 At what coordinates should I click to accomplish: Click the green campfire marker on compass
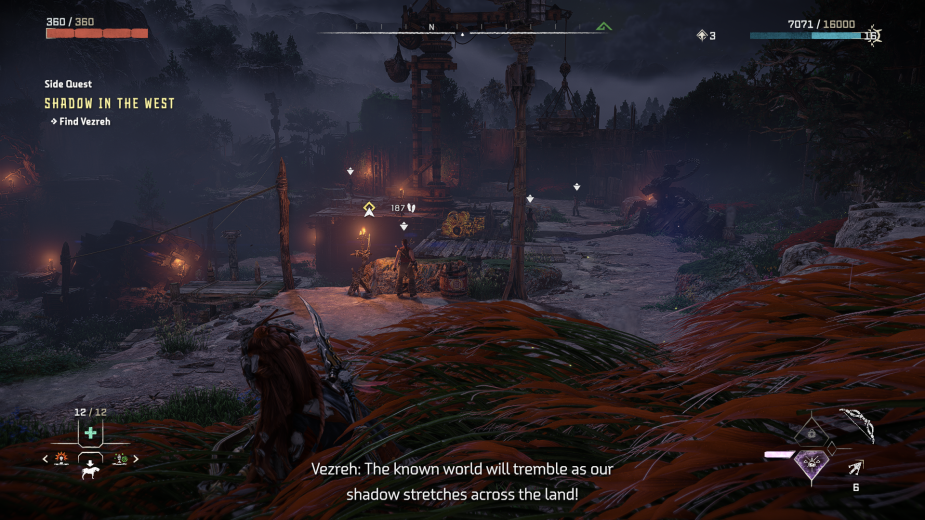coord(603,26)
